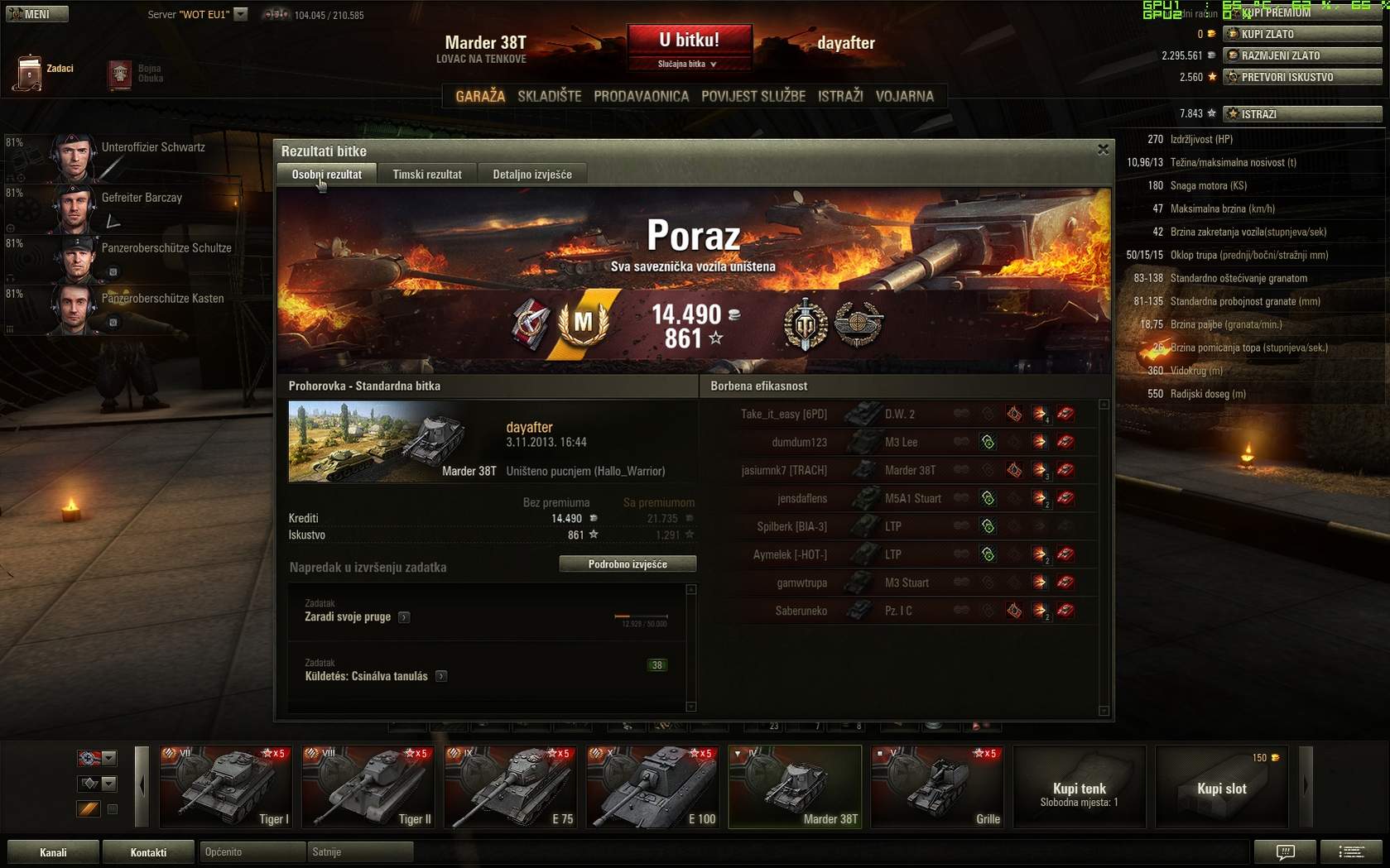Switch to the Timski rezultat tab
Screen dimensions: 1390x868
(x=427, y=175)
